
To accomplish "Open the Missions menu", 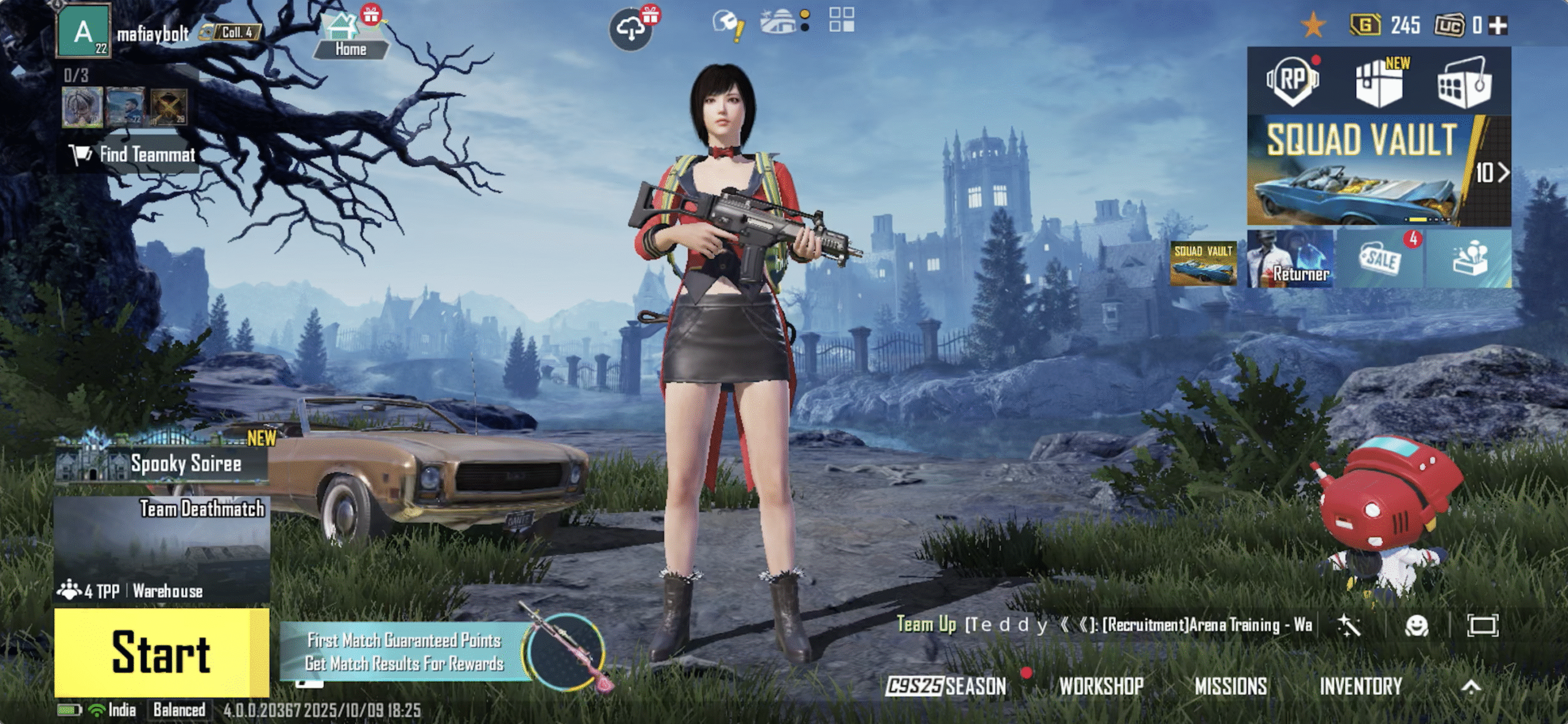I will [x=1231, y=686].
